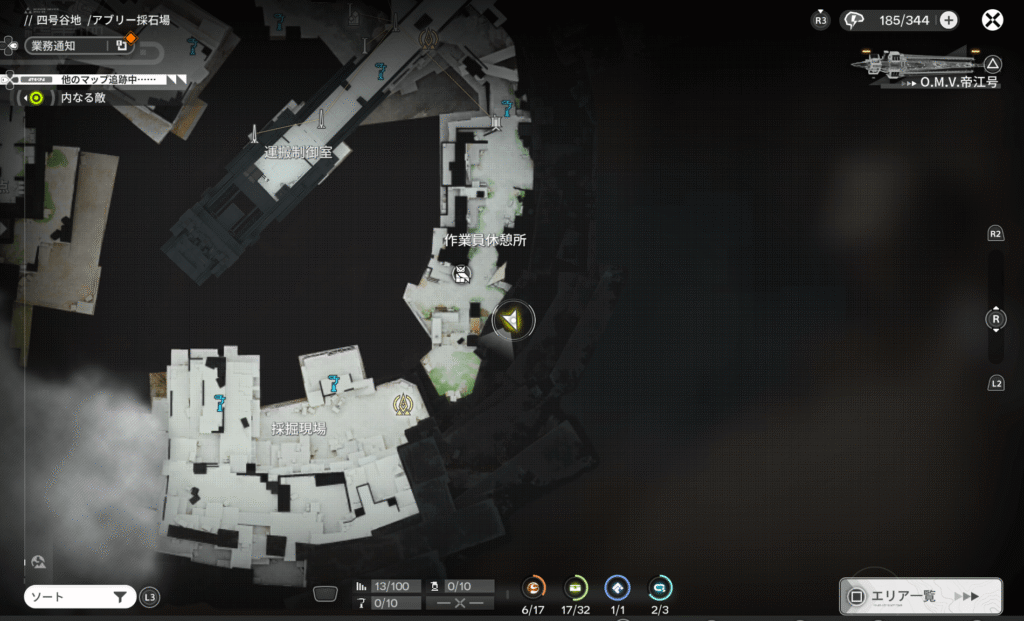
Task: Click the blue 1/1 collectible counter icon
Action: click(617, 588)
